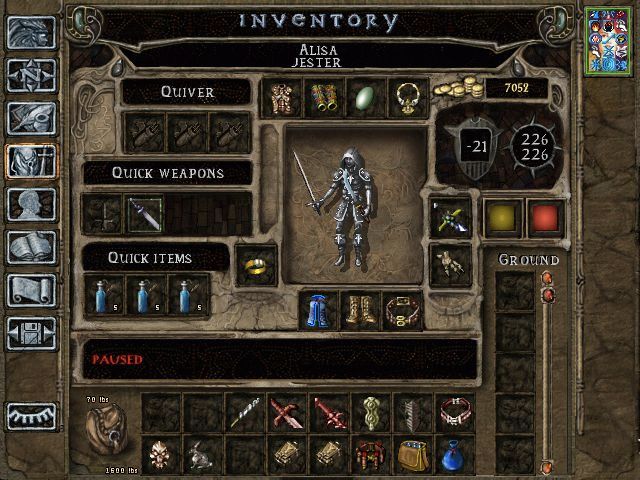This screenshot has height=480, width=640.
Task: Open the options menu floppy disk button
Action: (31, 332)
